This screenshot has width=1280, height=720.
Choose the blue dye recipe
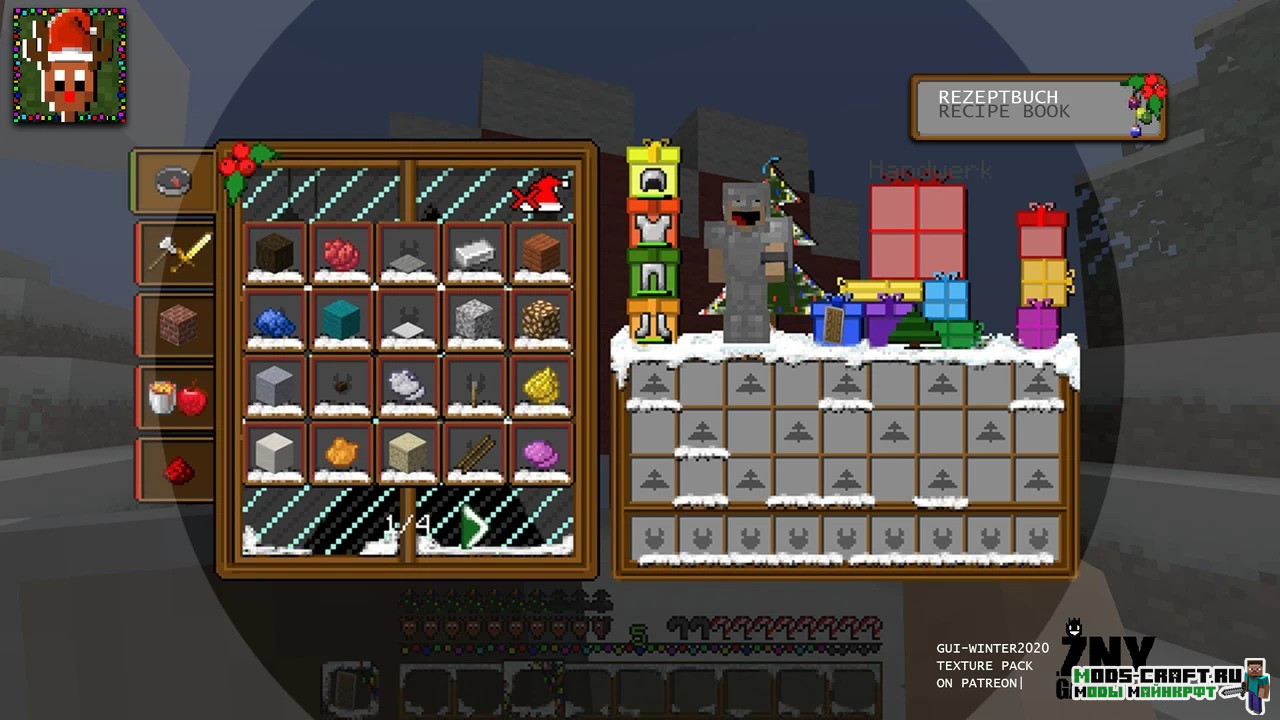tap(275, 320)
